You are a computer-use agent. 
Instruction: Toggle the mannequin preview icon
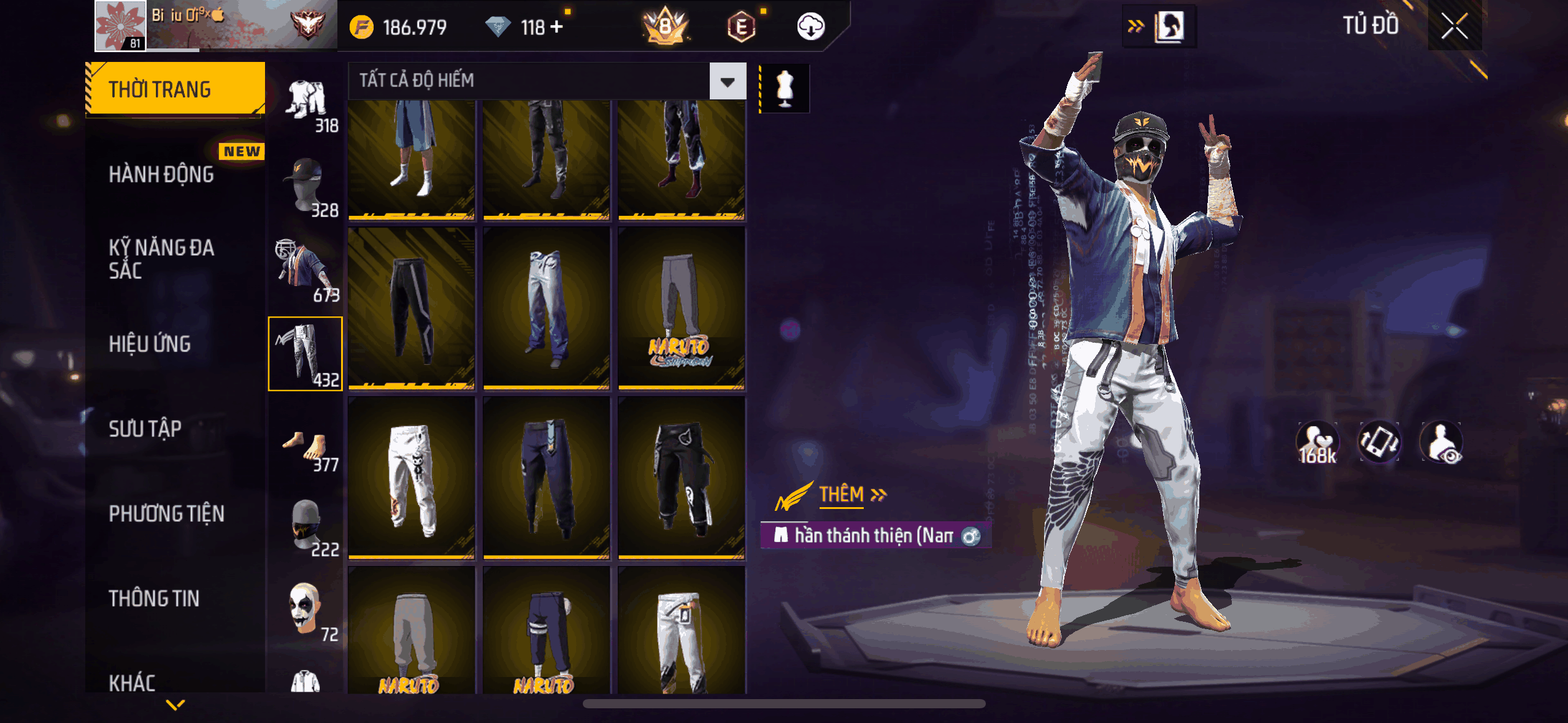tap(785, 88)
